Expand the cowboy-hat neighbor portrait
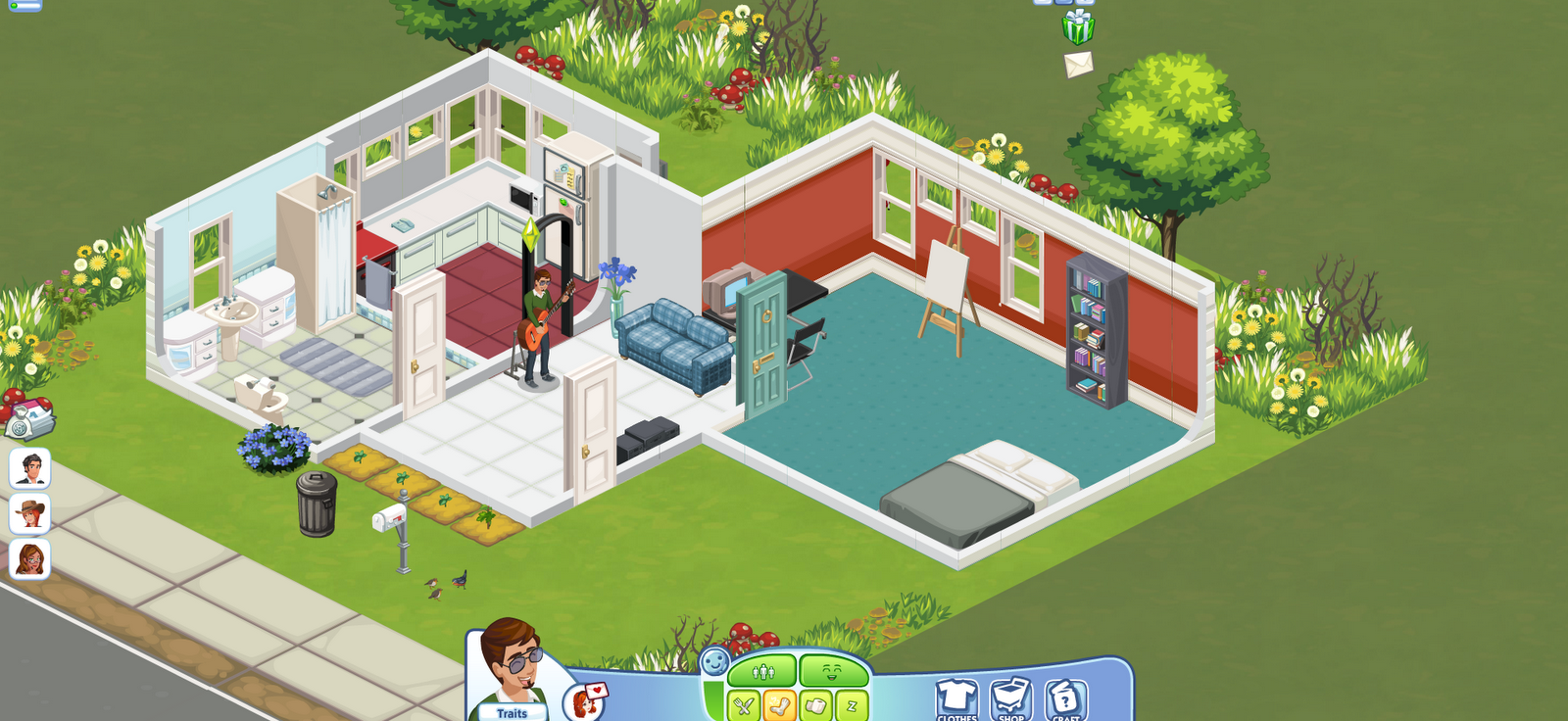The image size is (1568, 721). [30, 510]
